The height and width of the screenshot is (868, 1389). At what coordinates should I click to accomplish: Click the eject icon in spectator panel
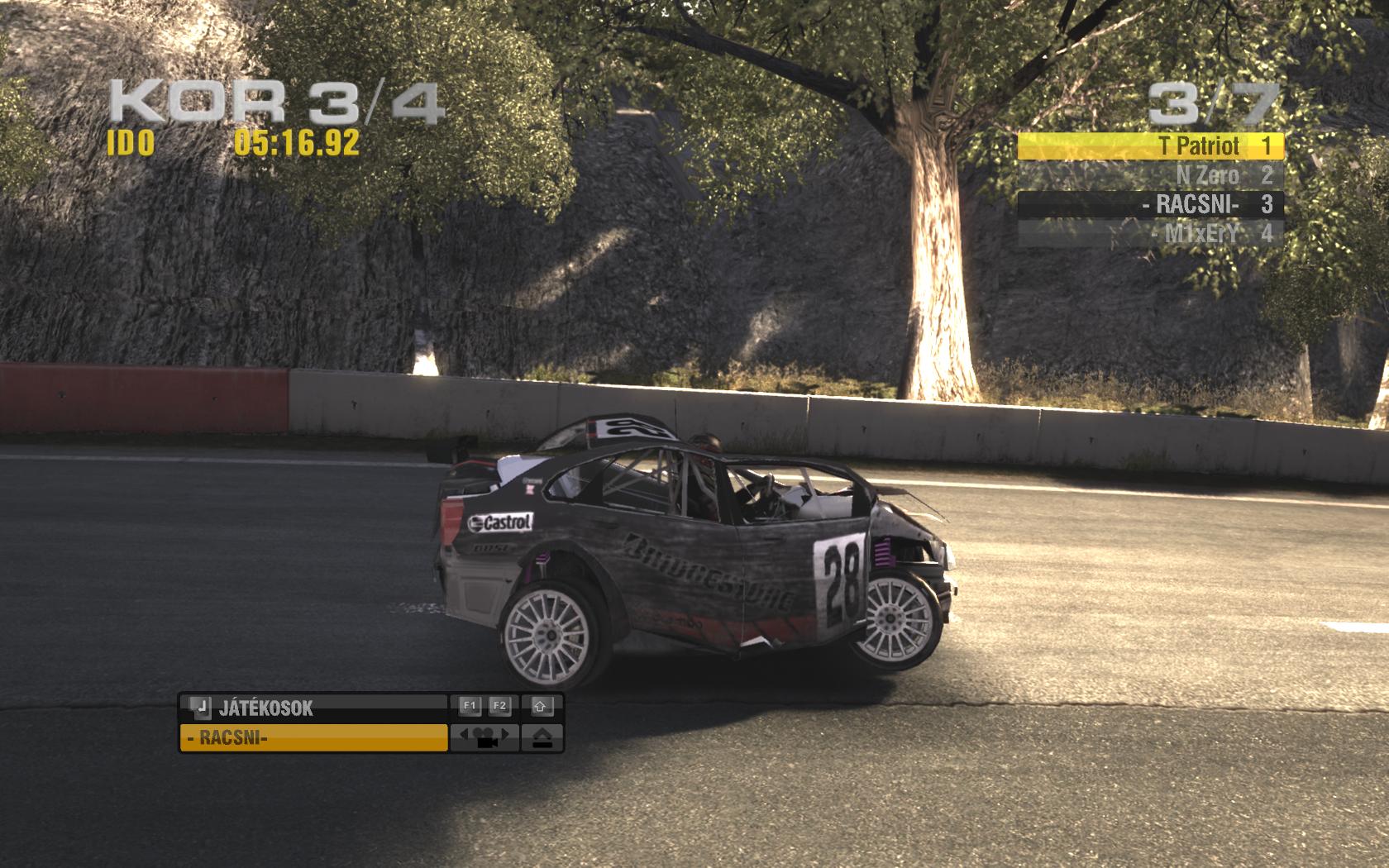[x=542, y=737]
